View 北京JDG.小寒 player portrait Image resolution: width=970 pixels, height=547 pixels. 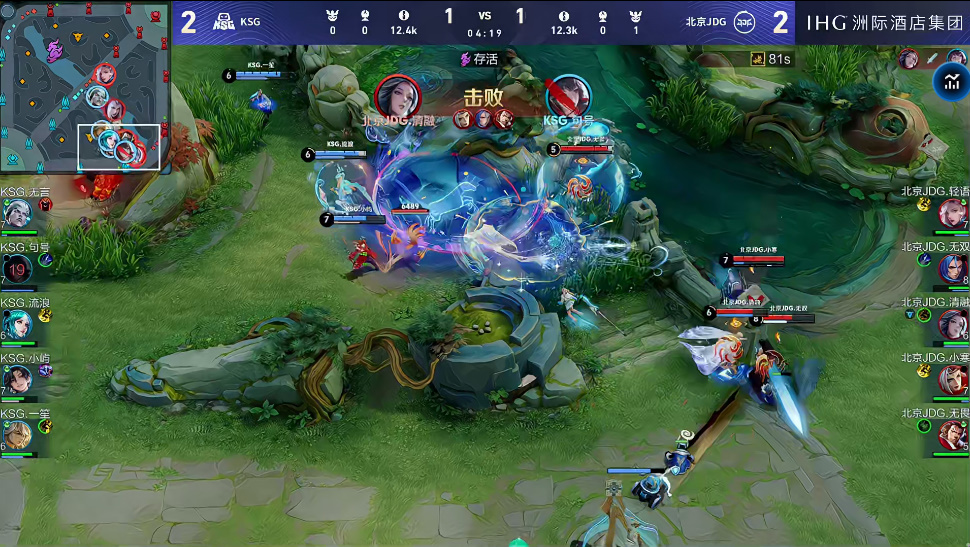(952, 380)
